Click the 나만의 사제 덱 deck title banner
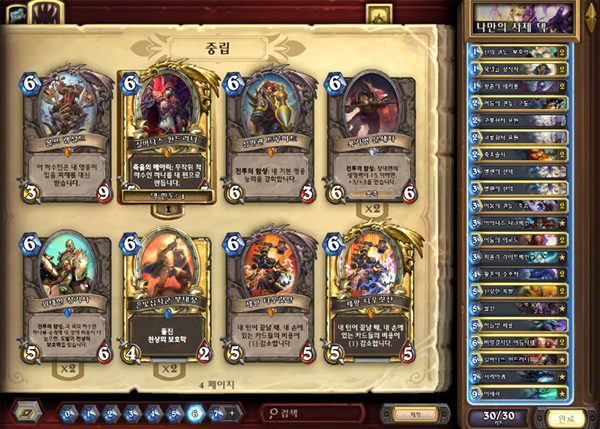This screenshot has width=600, height=429. coord(530,16)
